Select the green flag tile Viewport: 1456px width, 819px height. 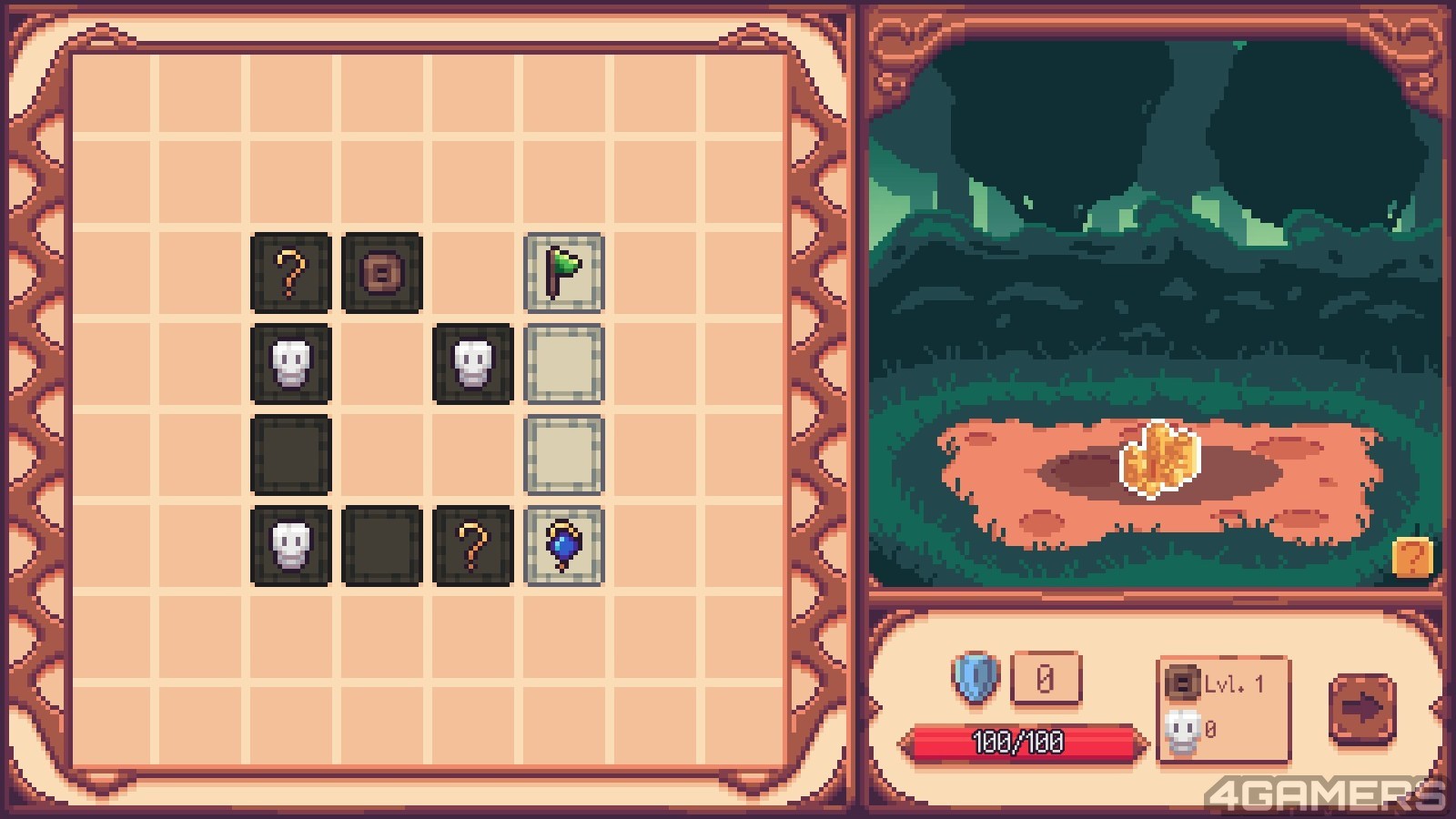(564, 272)
